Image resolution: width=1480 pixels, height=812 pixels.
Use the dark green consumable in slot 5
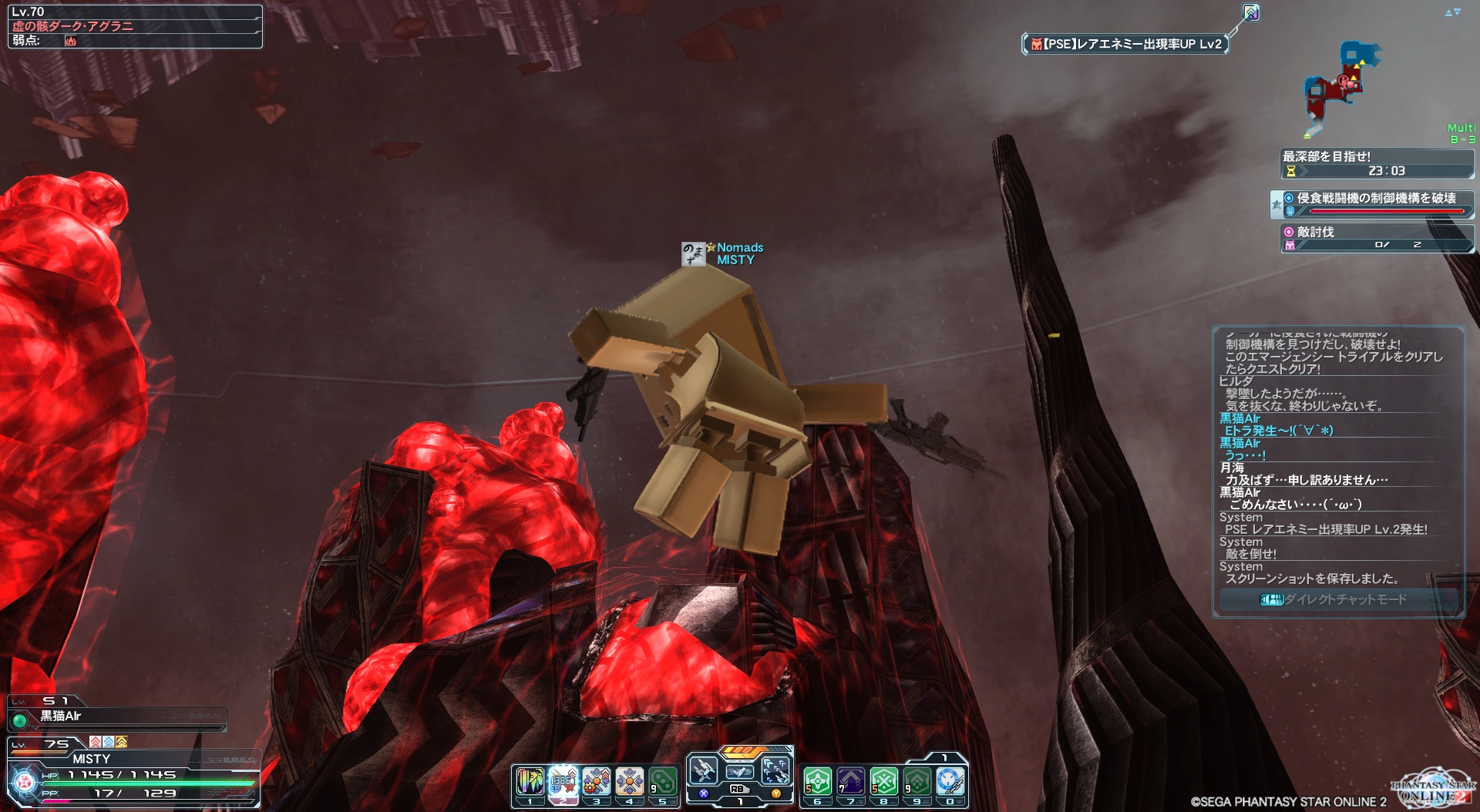[x=663, y=782]
